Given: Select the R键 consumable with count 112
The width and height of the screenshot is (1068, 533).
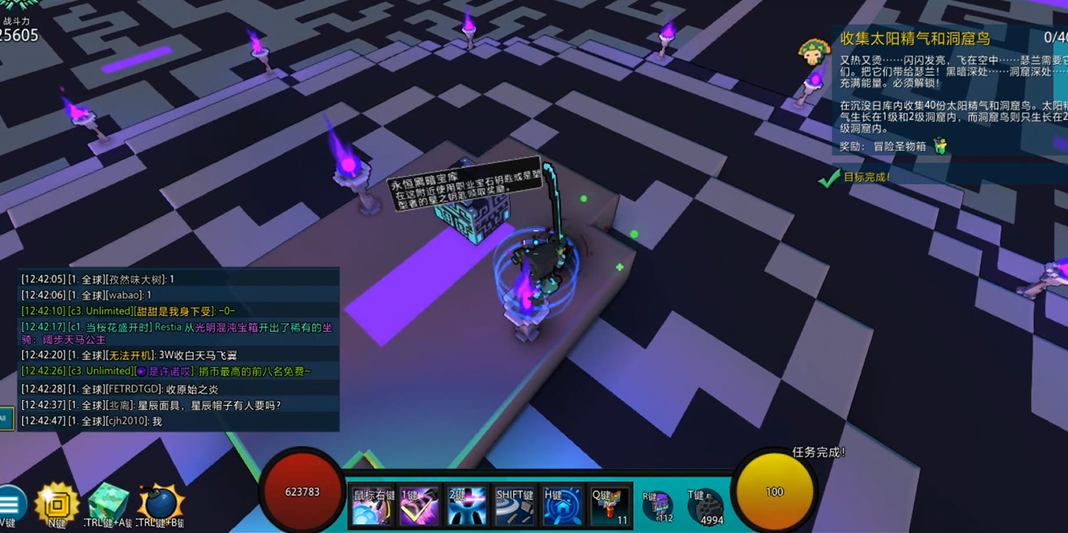Looking at the screenshot, I should (657, 507).
